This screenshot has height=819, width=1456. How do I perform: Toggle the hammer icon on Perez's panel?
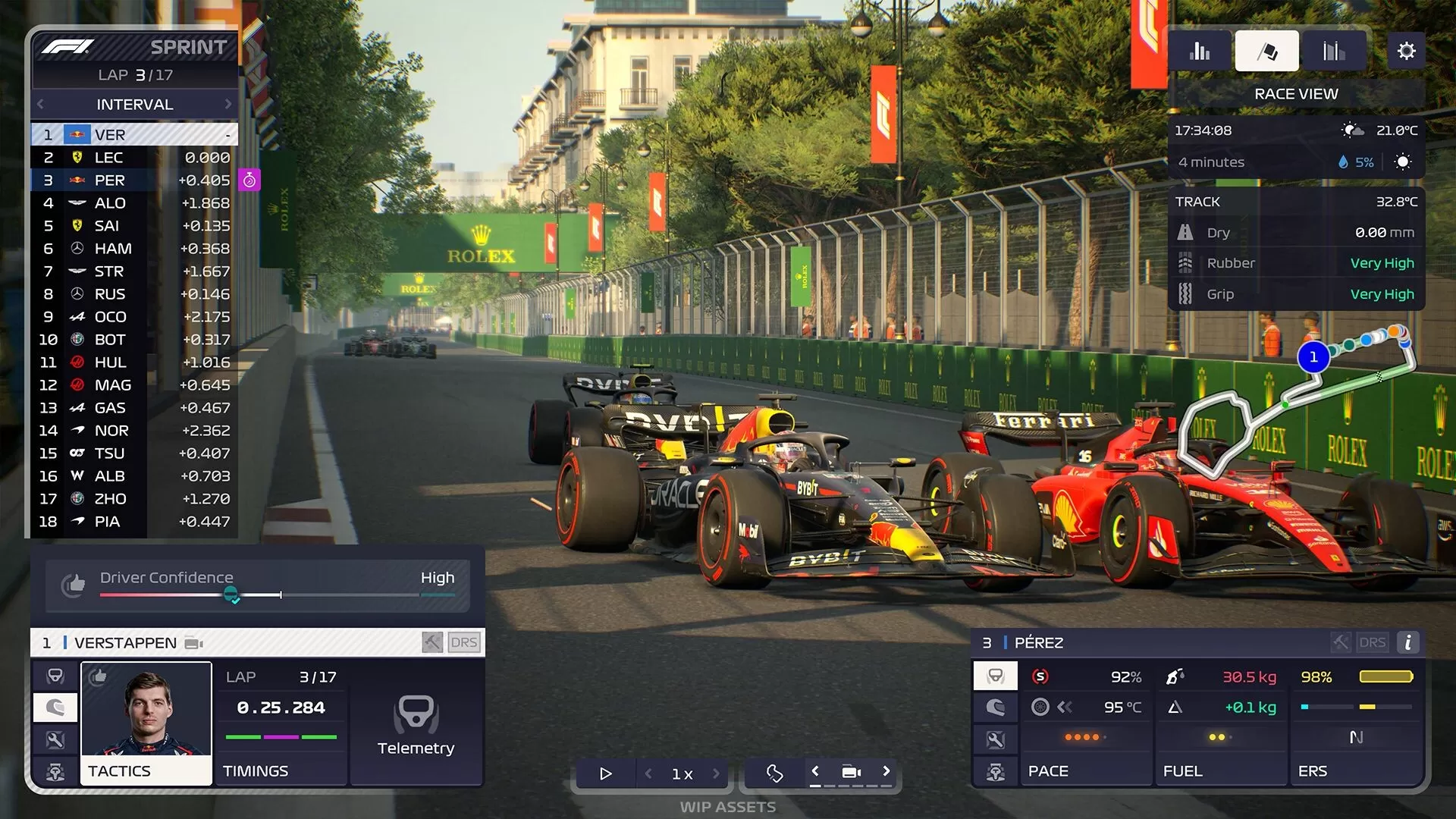(1339, 642)
